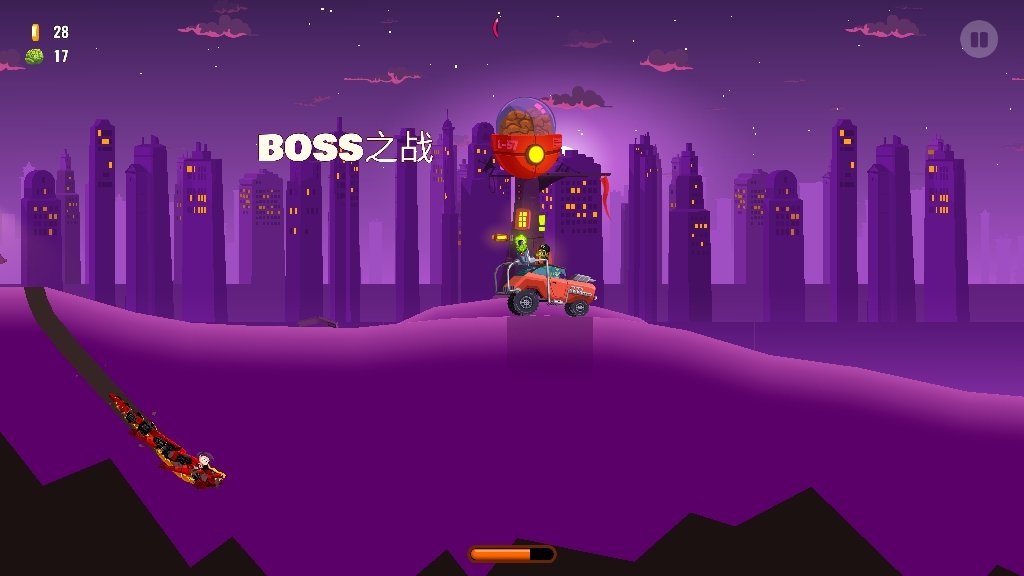Pause the game with the round button
Screen dimensions: 1024x576
(x=978, y=40)
